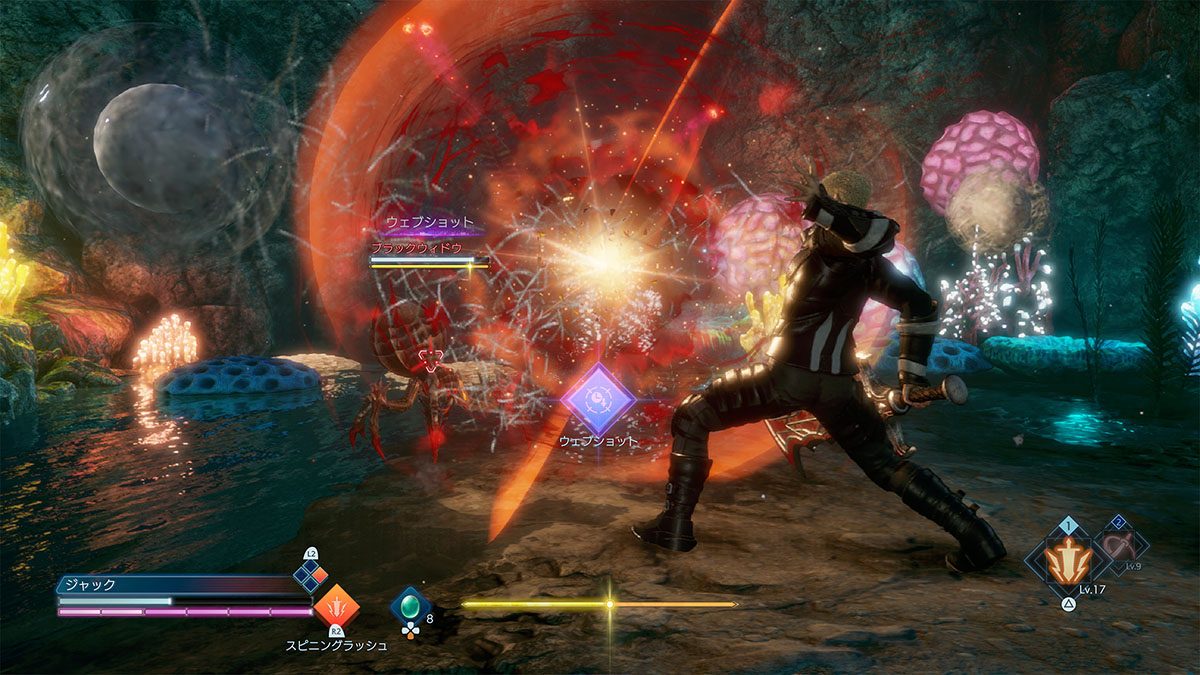The width and height of the screenshot is (1200, 675).
Task: Open the four-diamond command ability icon
Action: coord(311,575)
